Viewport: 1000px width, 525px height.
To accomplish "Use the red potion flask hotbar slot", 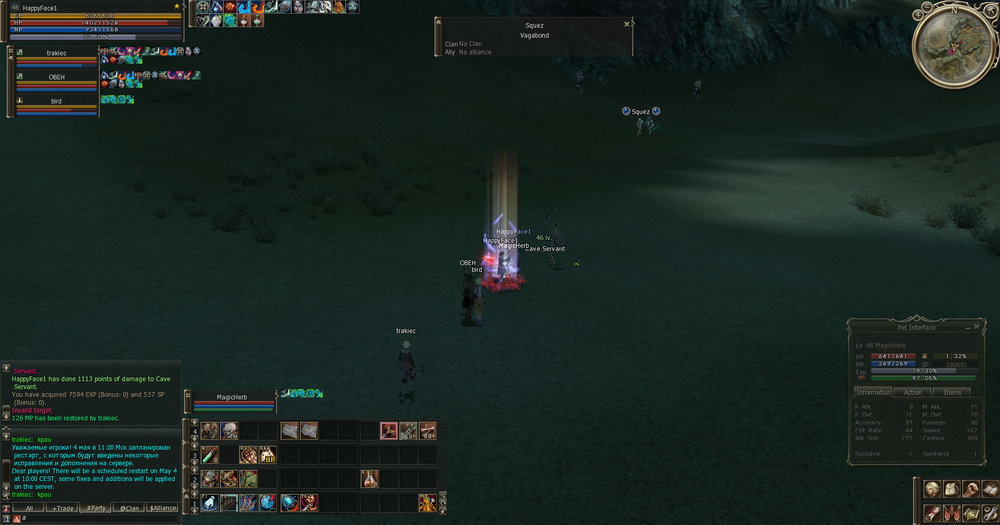I will (x=369, y=479).
